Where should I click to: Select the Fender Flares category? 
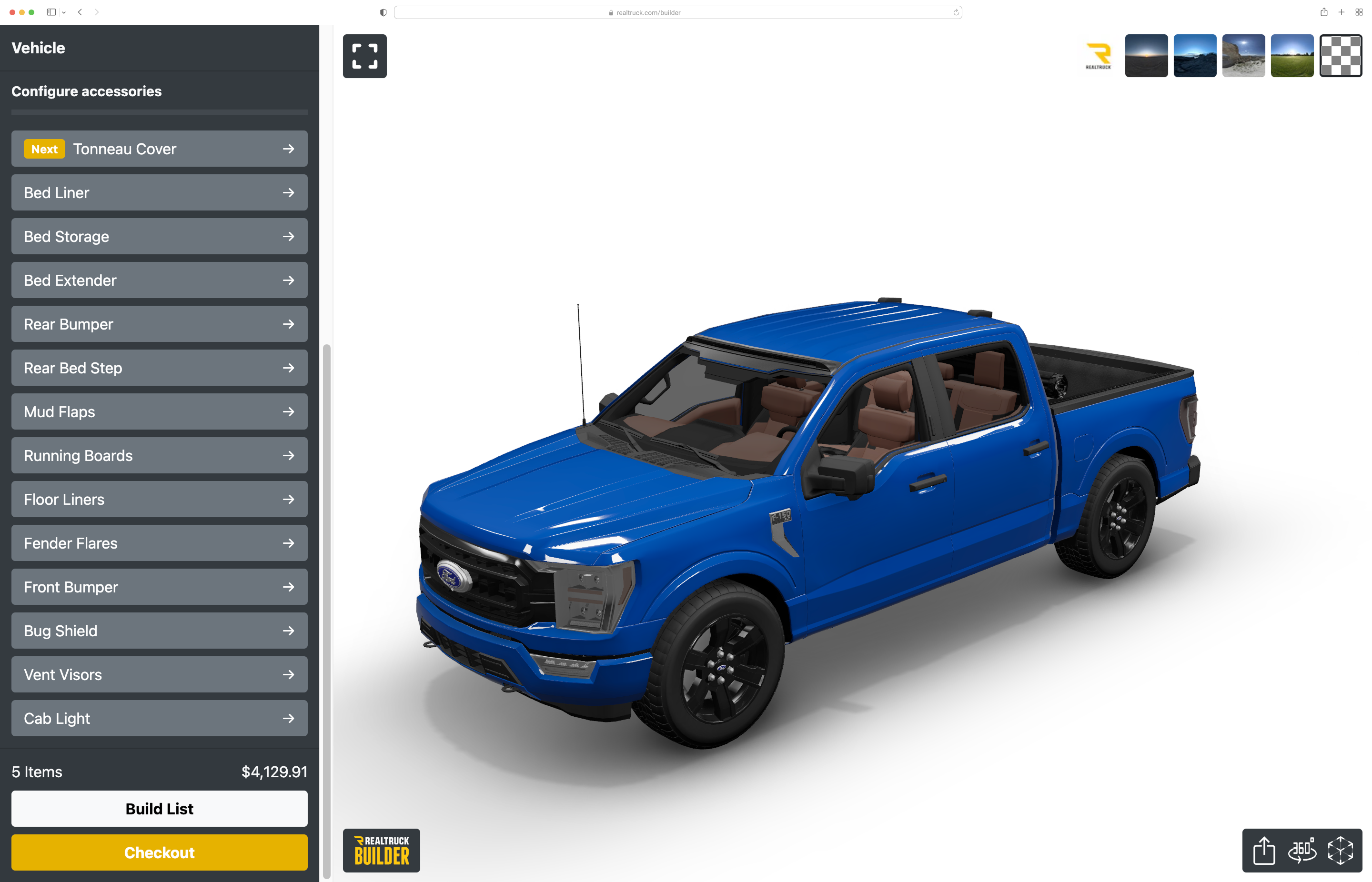click(x=159, y=543)
